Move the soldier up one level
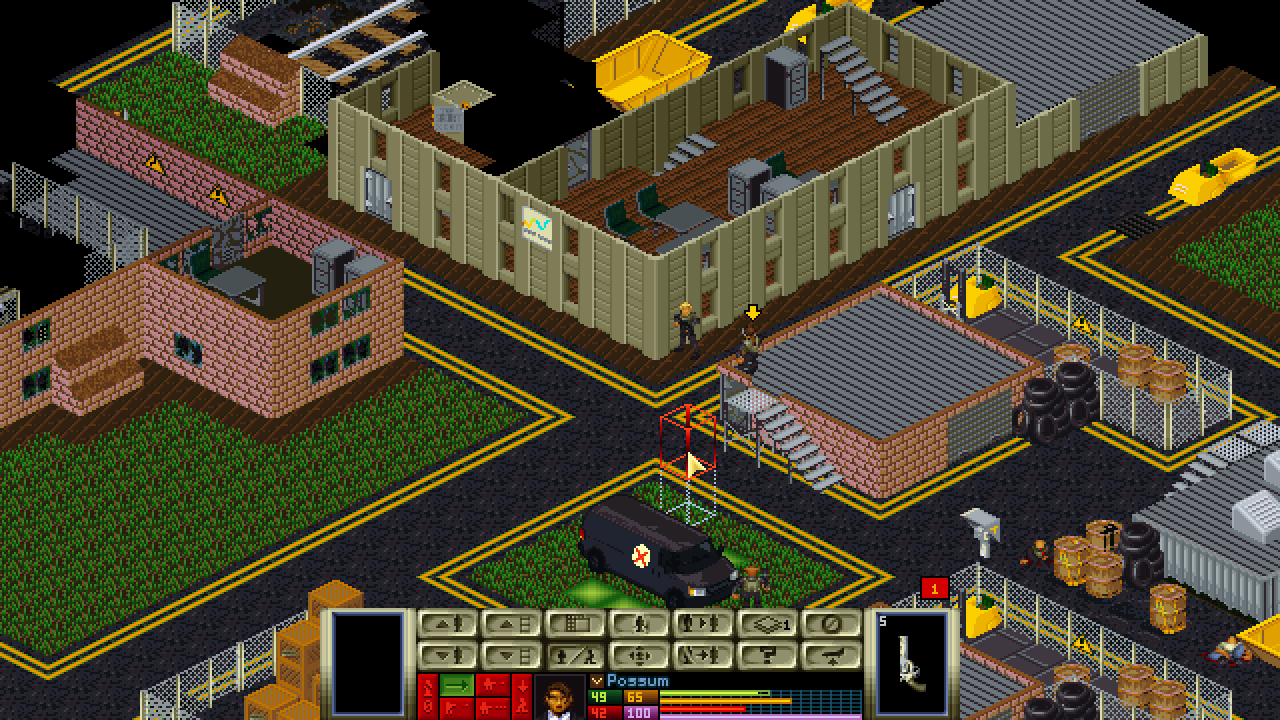The image size is (1280, 720). pyautogui.click(x=447, y=624)
